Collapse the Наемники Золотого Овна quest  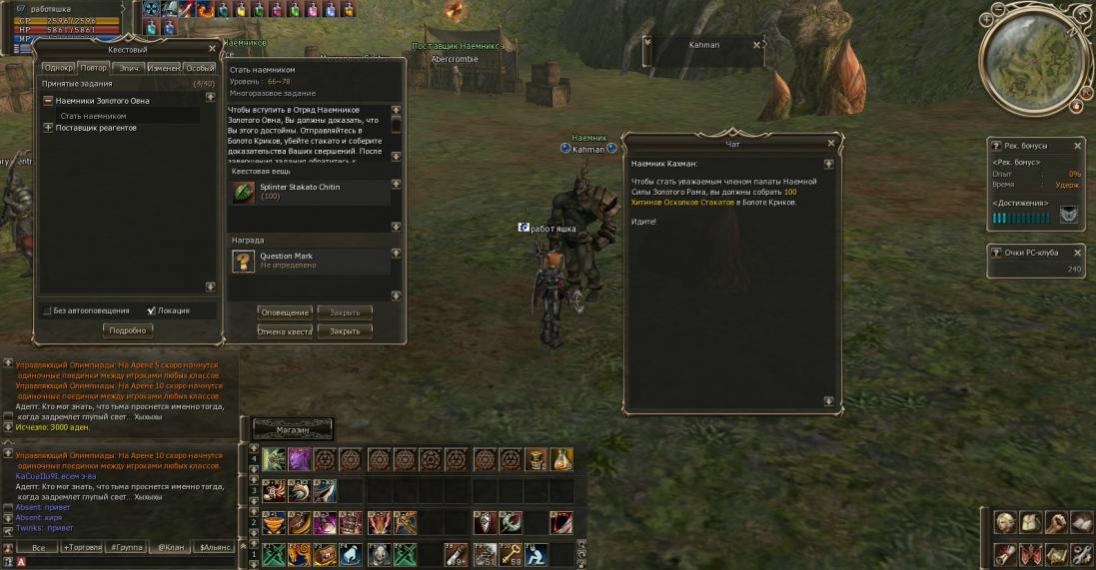point(48,100)
